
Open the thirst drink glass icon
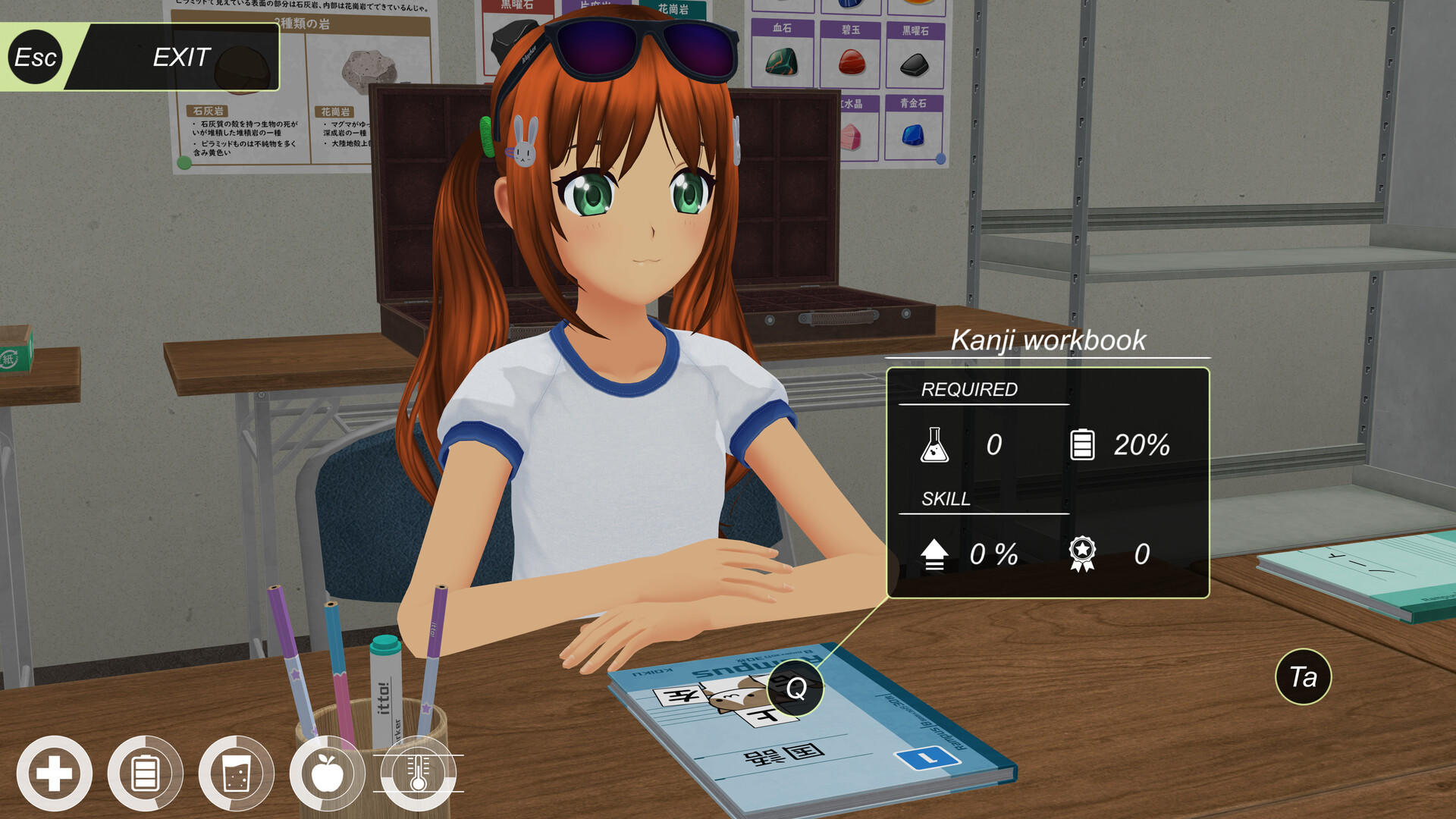[238, 773]
